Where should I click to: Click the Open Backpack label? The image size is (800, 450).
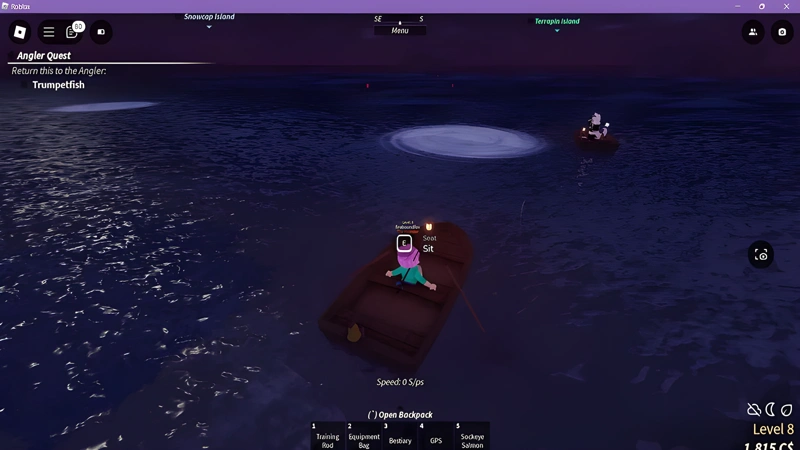pos(400,415)
